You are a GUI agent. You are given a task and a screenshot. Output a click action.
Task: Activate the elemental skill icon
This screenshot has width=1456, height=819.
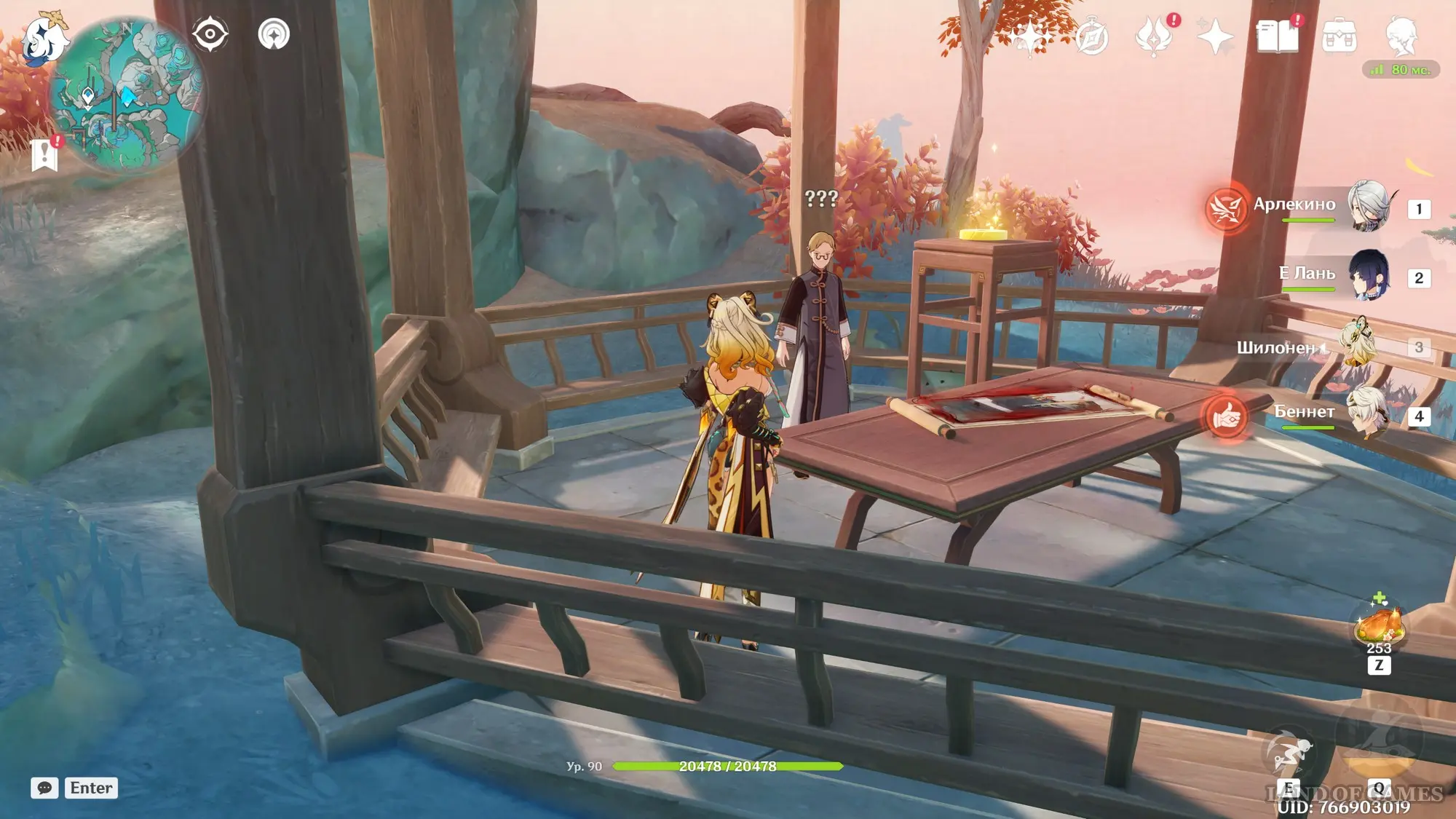[x=1289, y=754]
